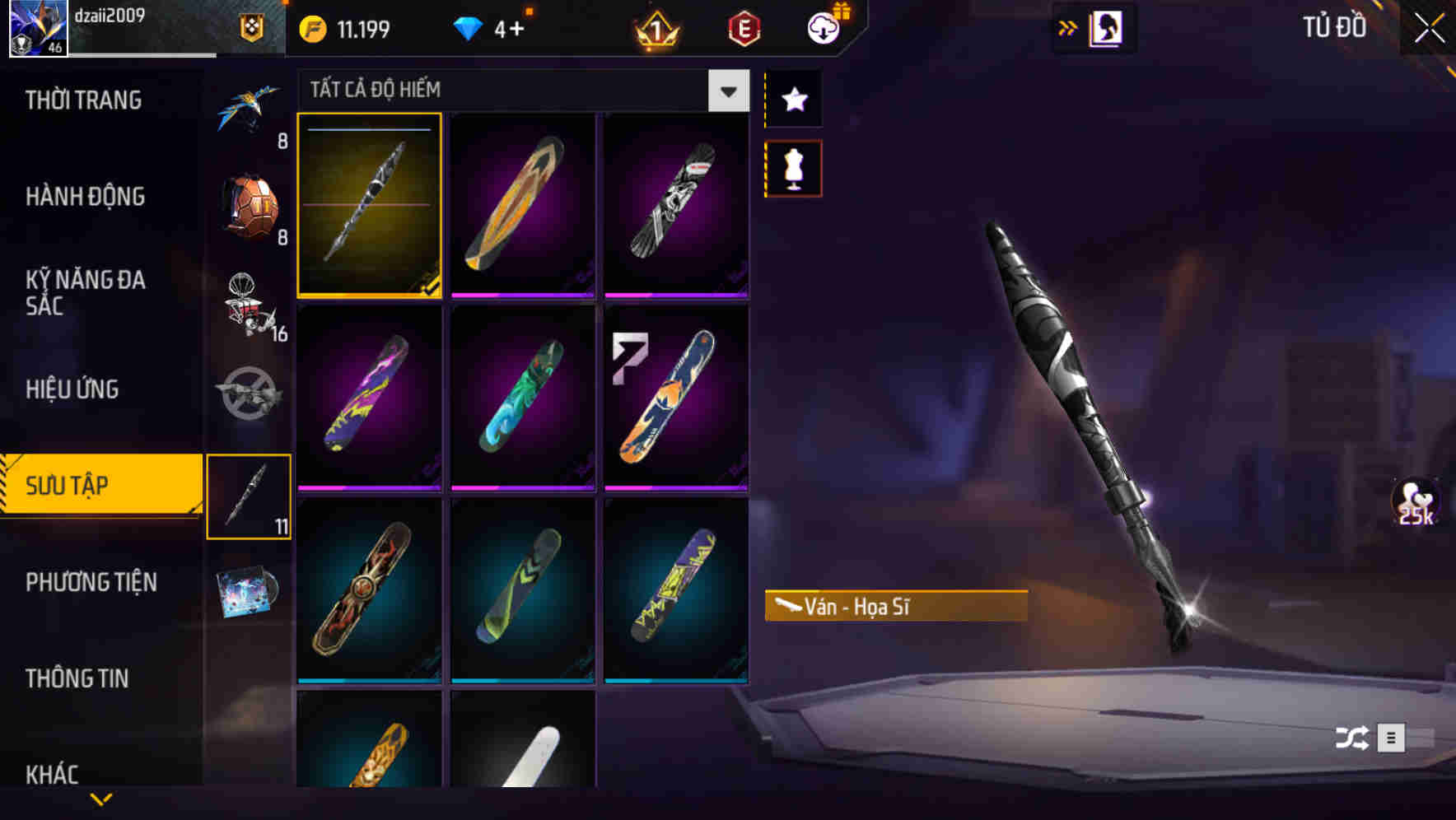Toggle the star favorites filter
This screenshot has width=1456, height=820.
tap(793, 100)
